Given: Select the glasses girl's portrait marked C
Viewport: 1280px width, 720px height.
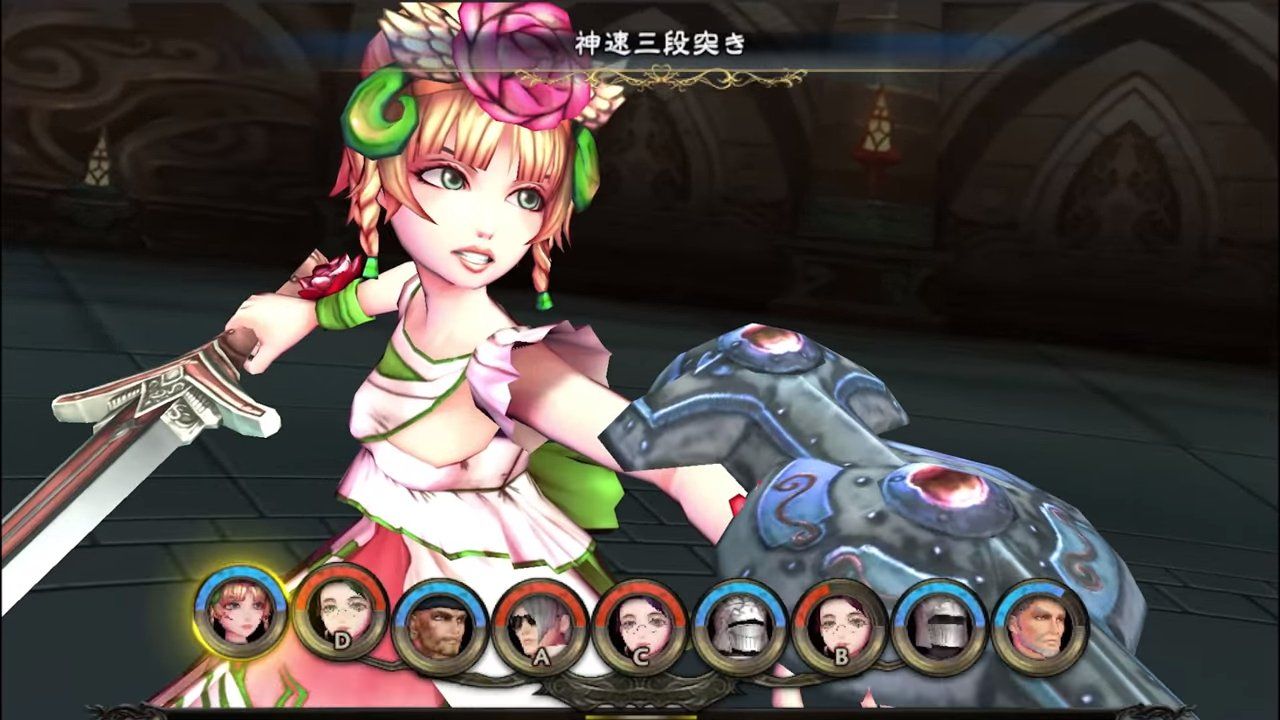Looking at the screenshot, I should coord(641,624).
